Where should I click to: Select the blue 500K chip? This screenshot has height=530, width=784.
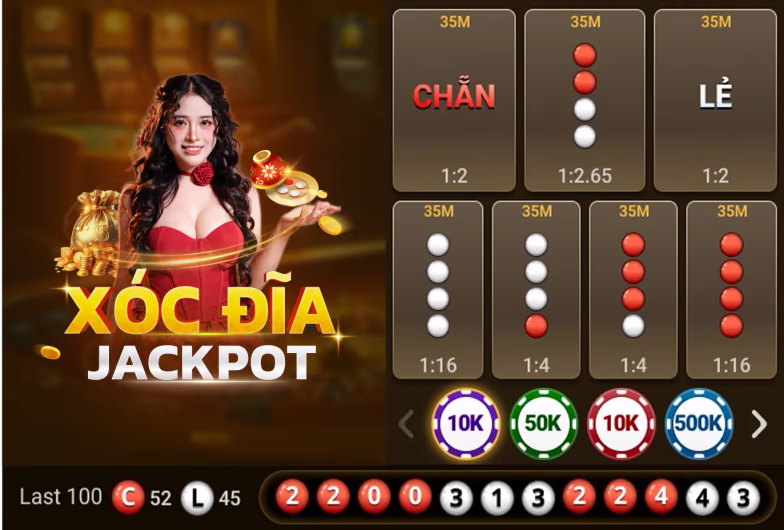[699, 423]
